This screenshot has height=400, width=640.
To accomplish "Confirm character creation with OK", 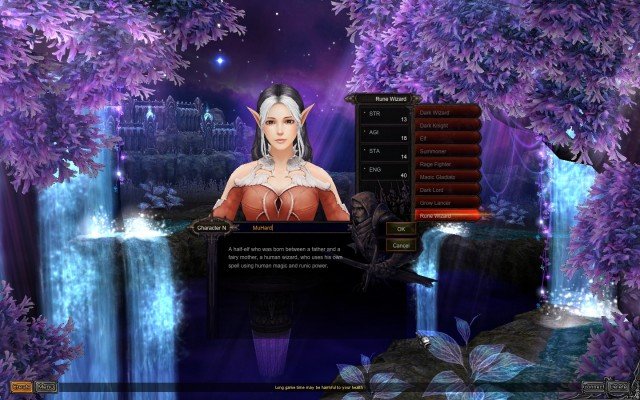I will 401,229.
